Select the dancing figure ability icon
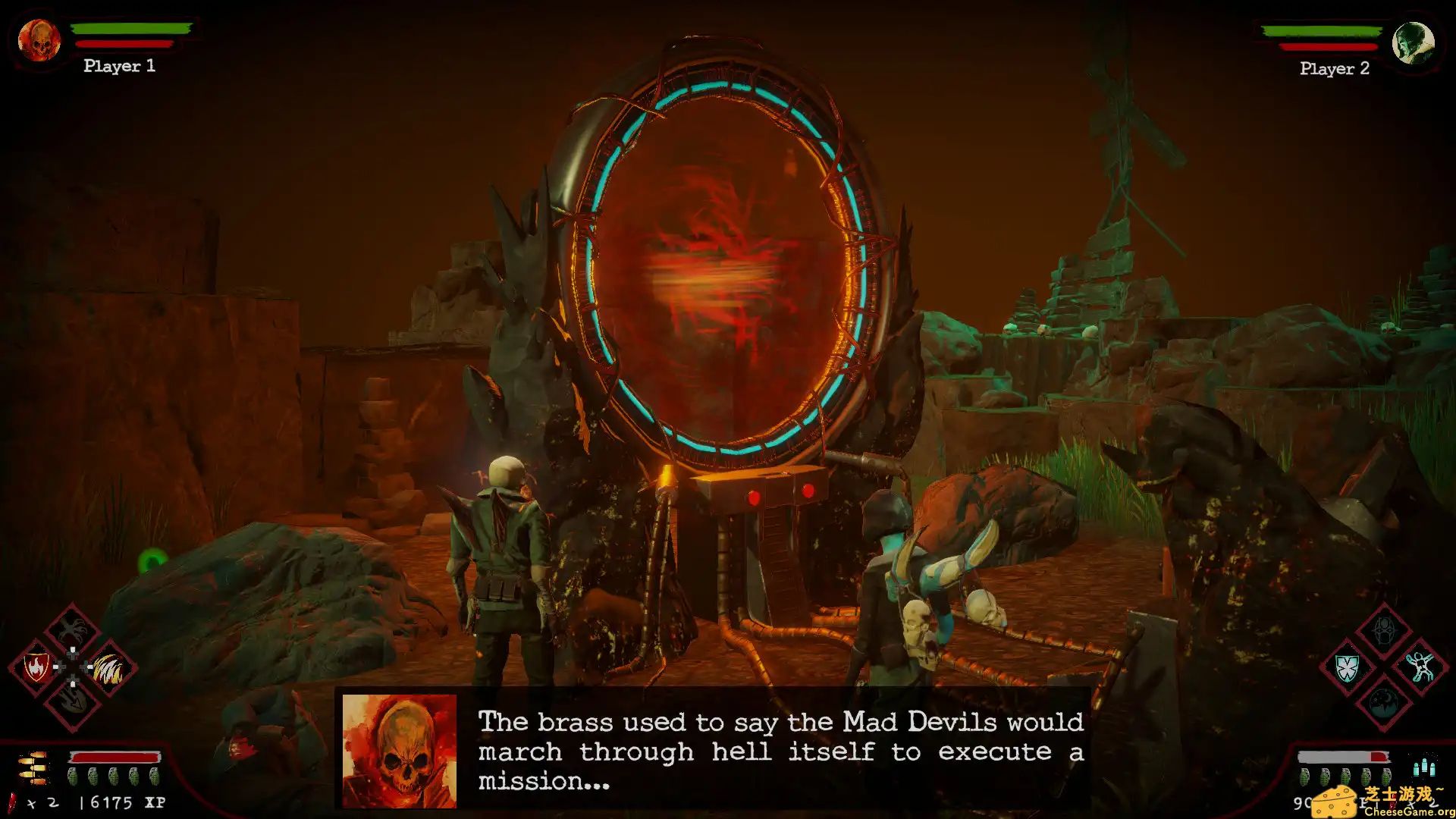1456x819 pixels. click(1420, 667)
